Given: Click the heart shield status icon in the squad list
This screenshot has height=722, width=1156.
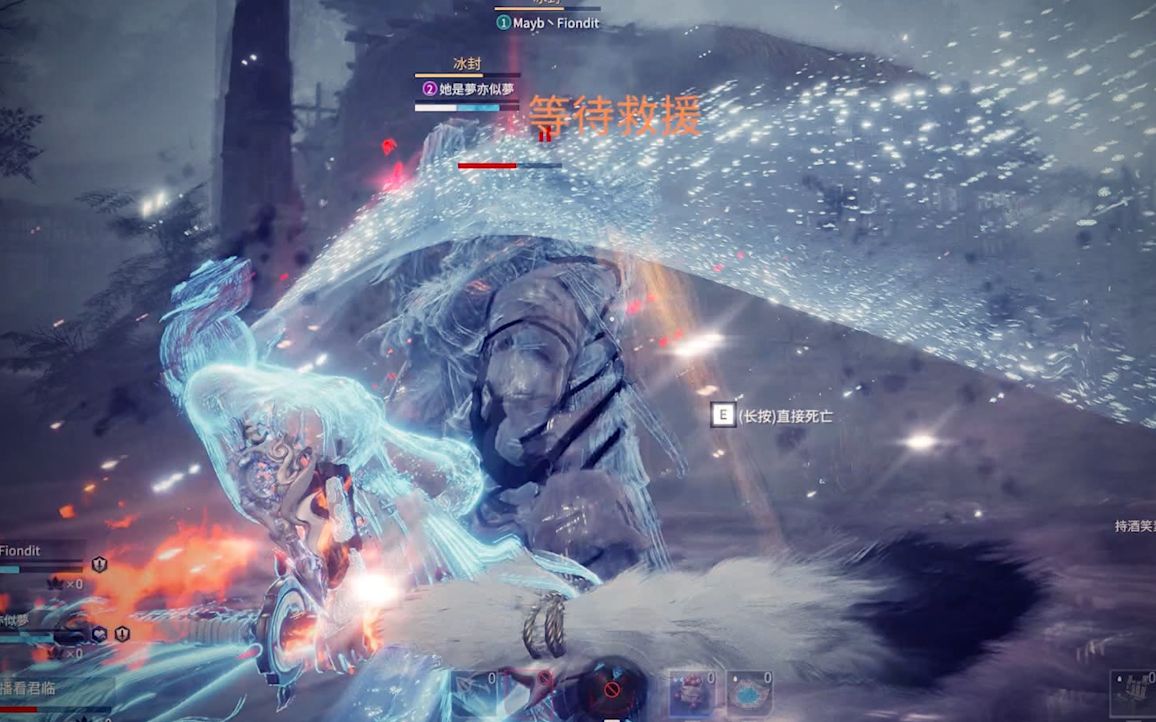Looking at the screenshot, I should [100, 633].
